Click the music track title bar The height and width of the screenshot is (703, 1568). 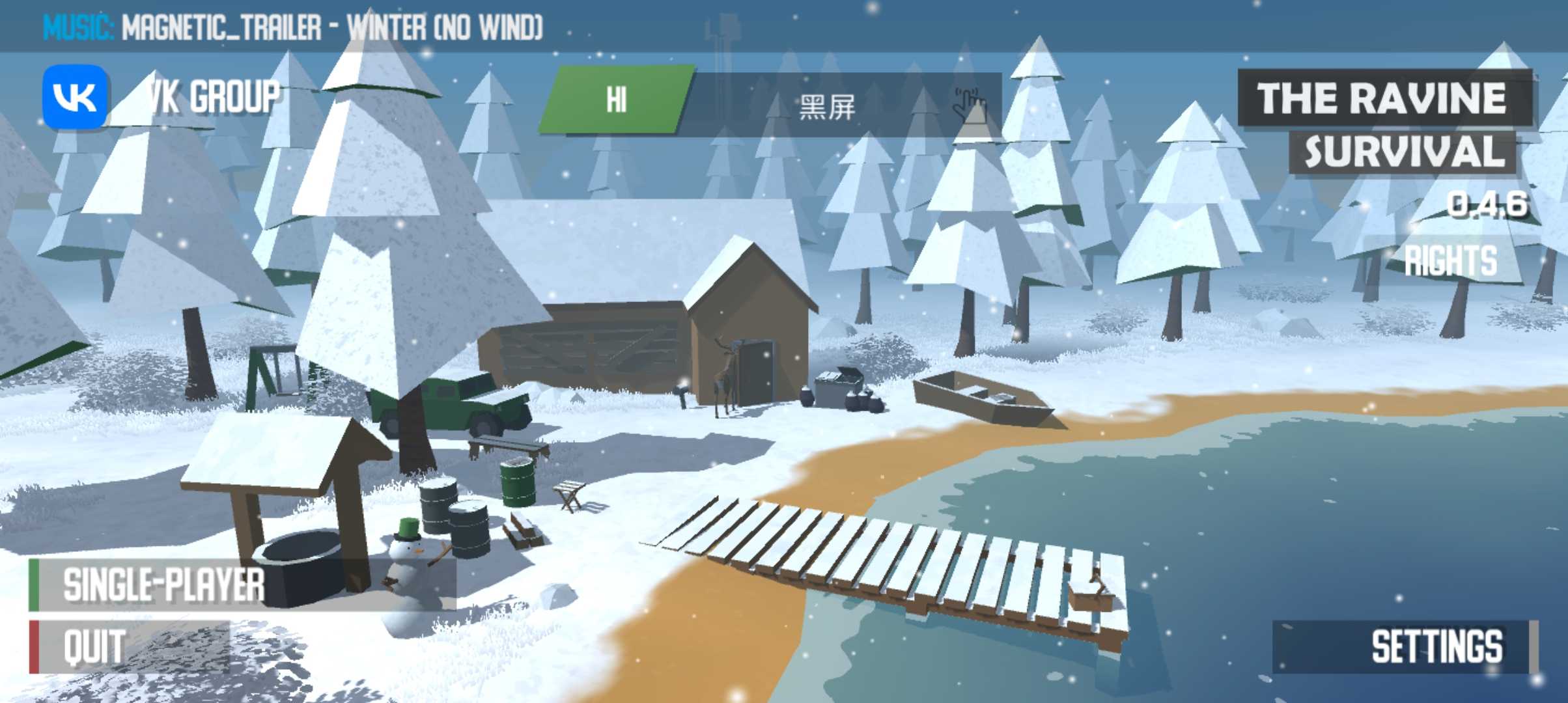(x=293, y=27)
